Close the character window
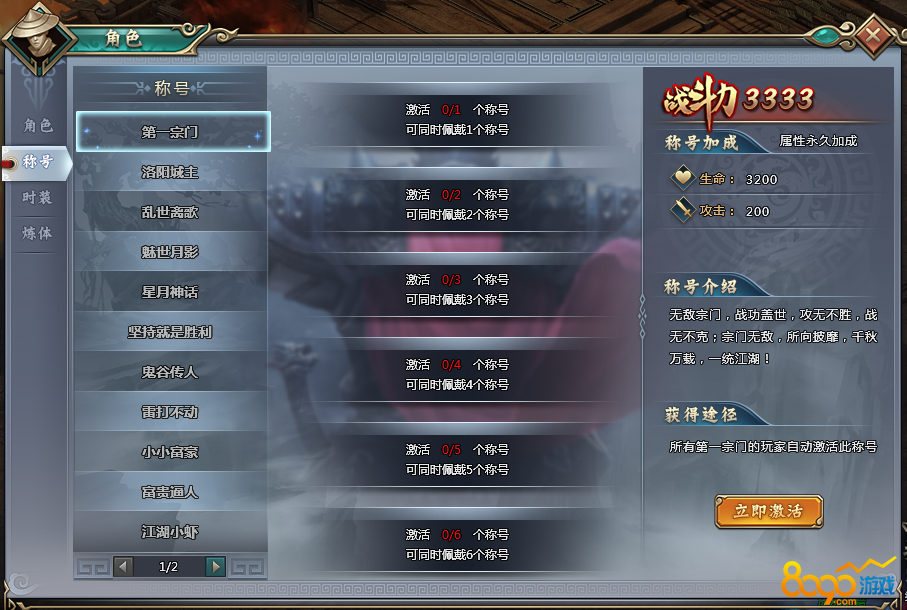The image size is (907, 610). (874, 36)
